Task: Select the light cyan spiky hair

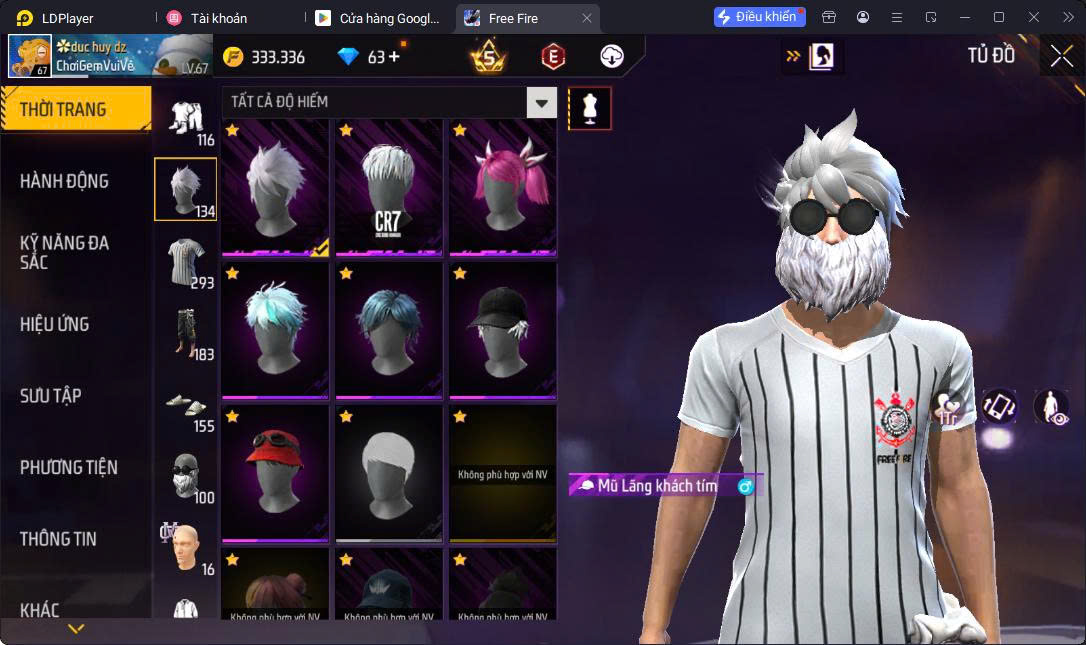Action: tap(275, 330)
